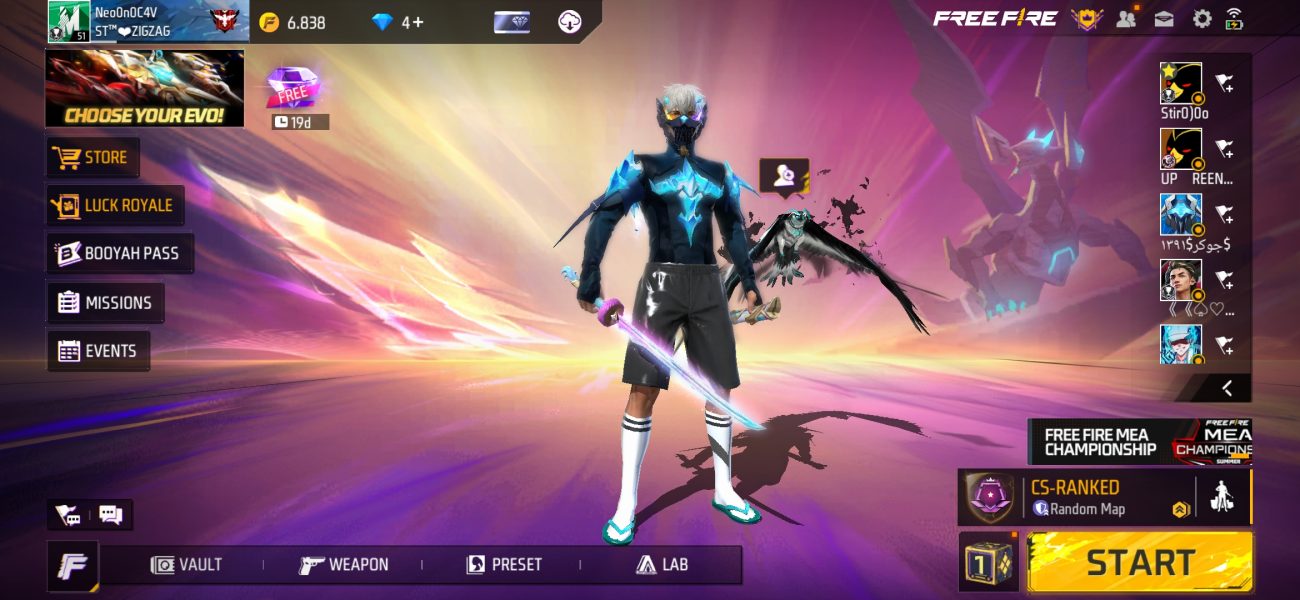Open the gear settings icon
This screenshot has height=600, width=1300.
tap(1201, 18)
